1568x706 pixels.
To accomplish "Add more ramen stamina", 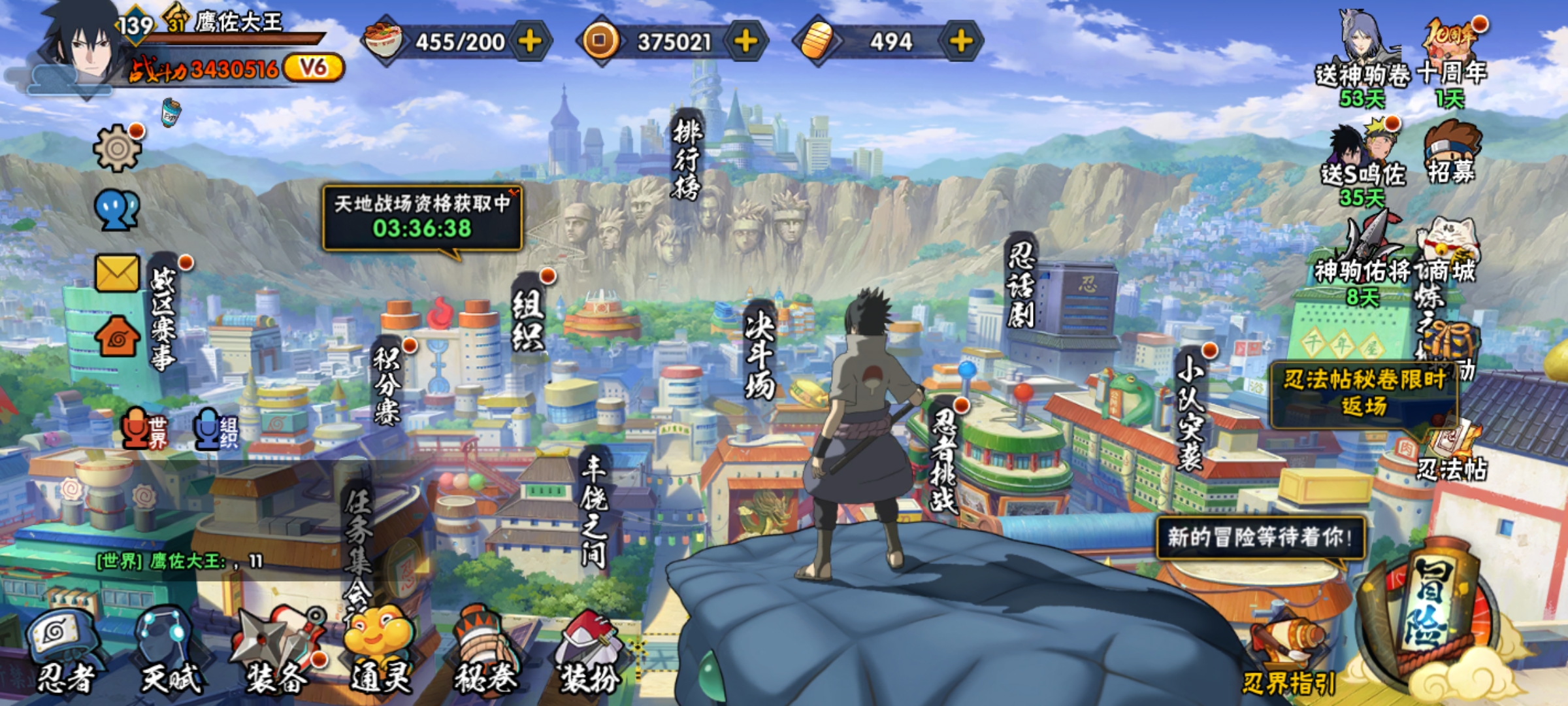I will (530, 41).
